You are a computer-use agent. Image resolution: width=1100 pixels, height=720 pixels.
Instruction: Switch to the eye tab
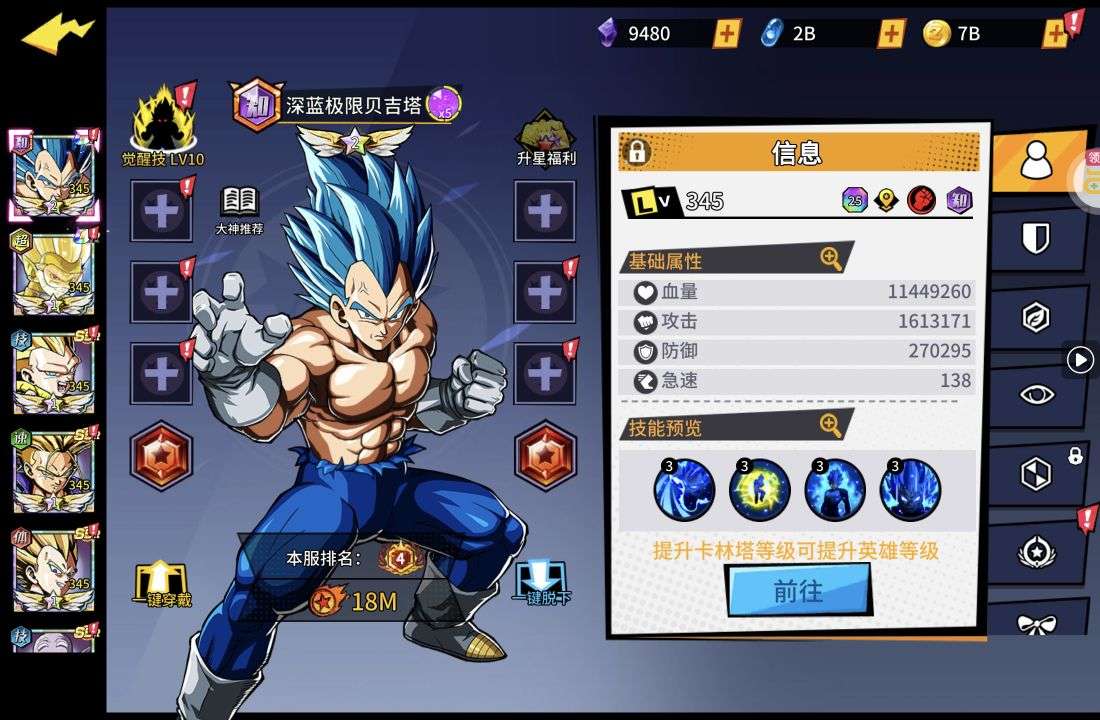[x=1036, y=394]
